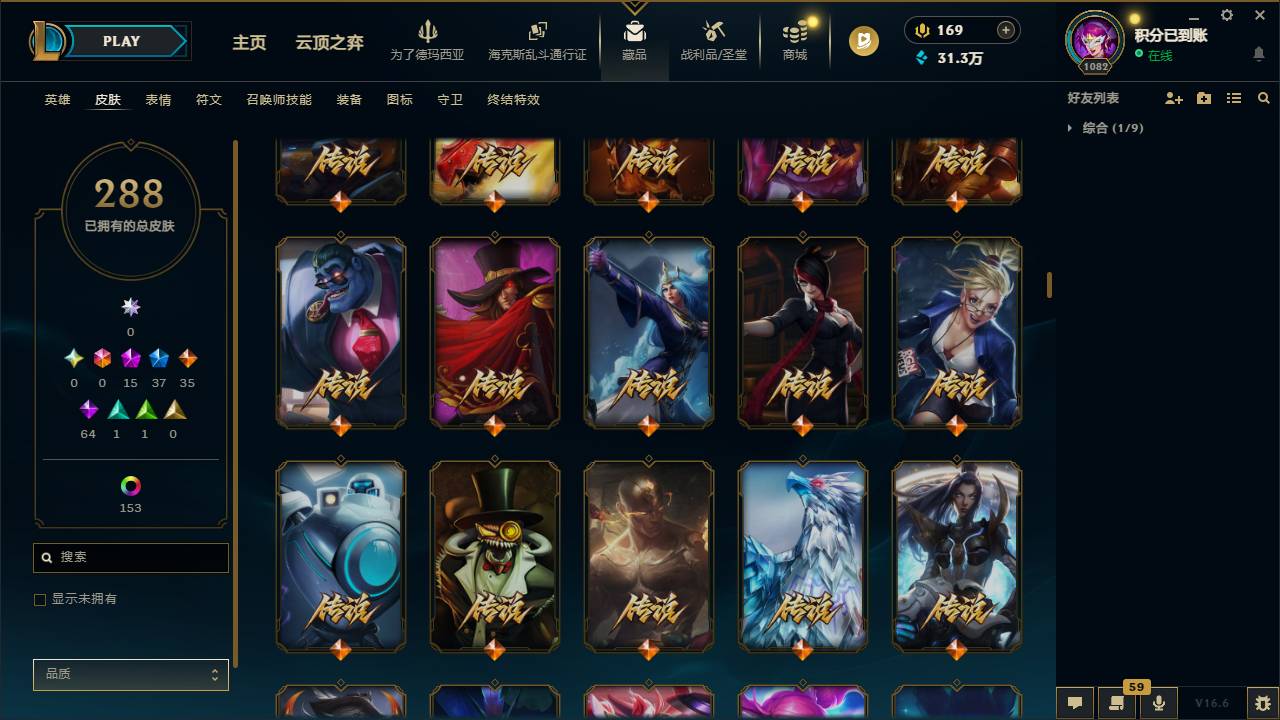Open the settings gear icon

pos(1226,15)
